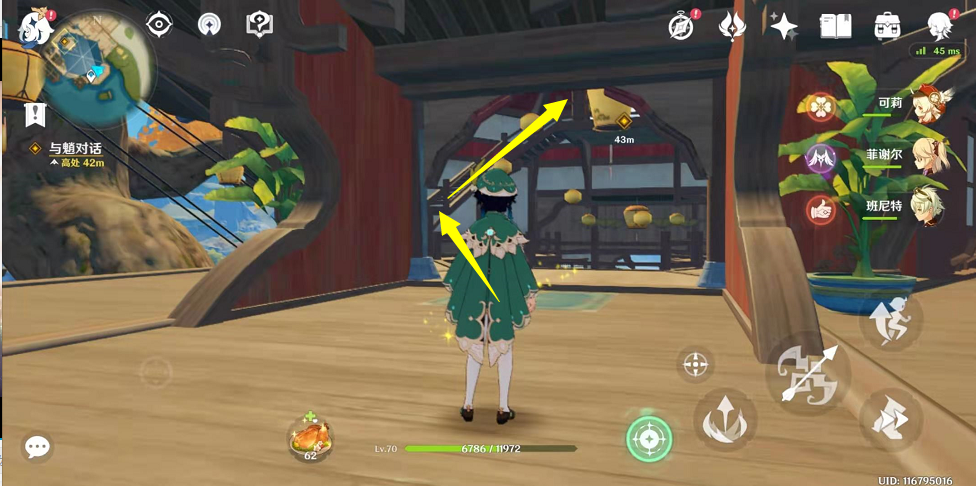Open the quest list exclamation icon
The height and width of the screenshot is (486, 976).
tap(37, 114)
